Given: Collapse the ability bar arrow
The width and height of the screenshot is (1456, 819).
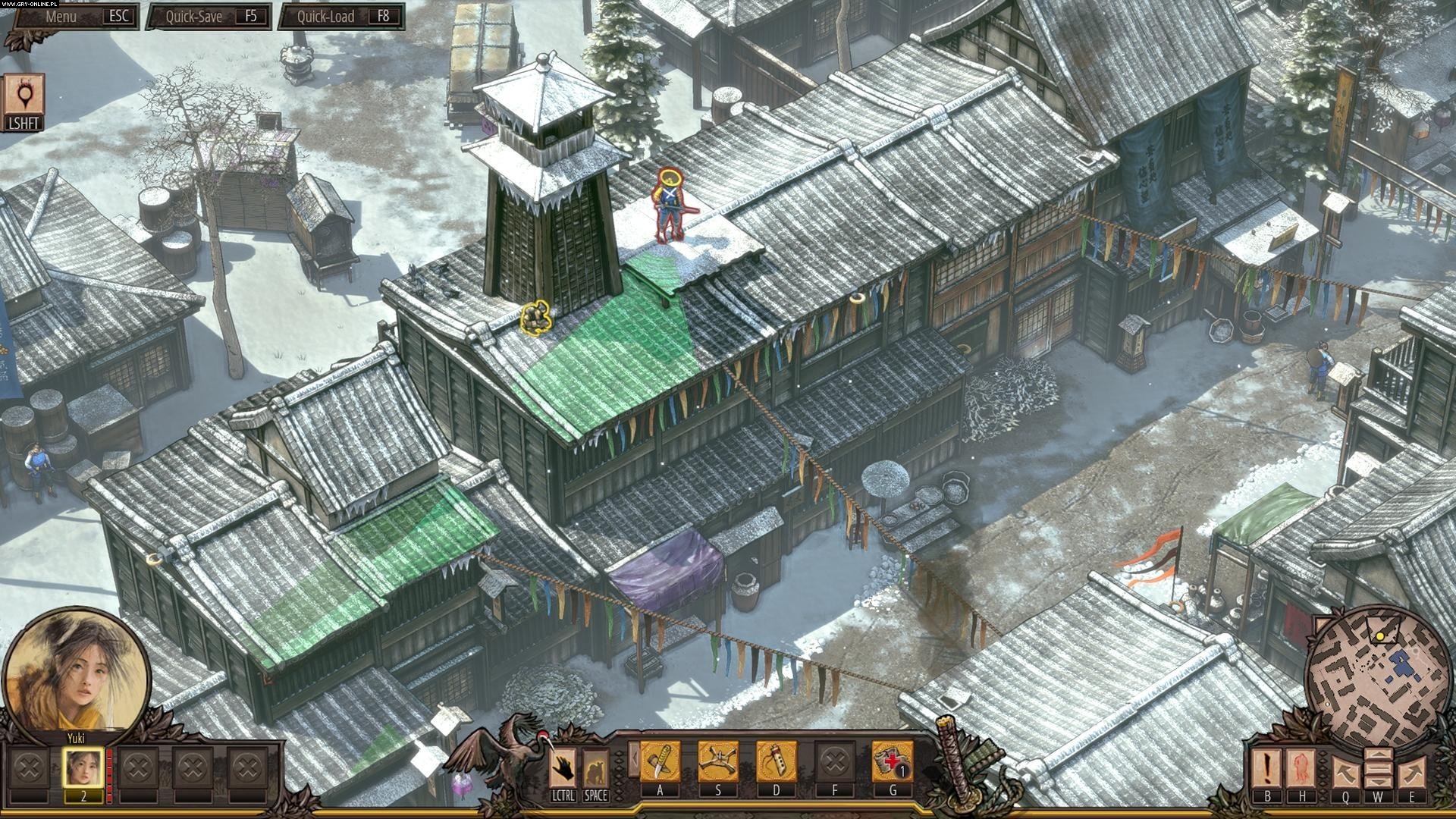Looking at the screenshot, I should click(x=632, y=760).
